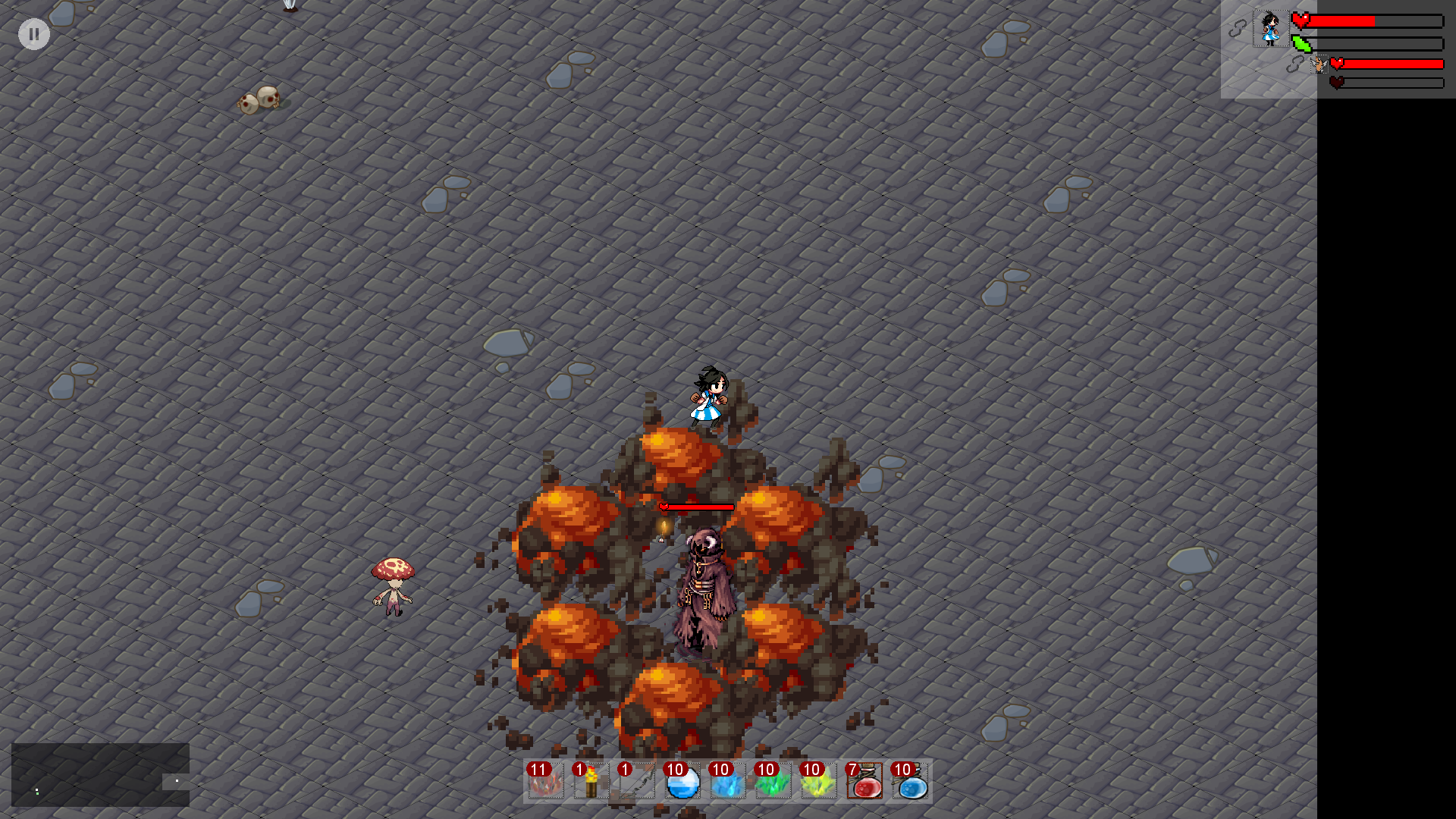Select the black-haired girl character portrait
Image resolution: width=1456 pixels, height=819 pixels.
coord(1270,29)
